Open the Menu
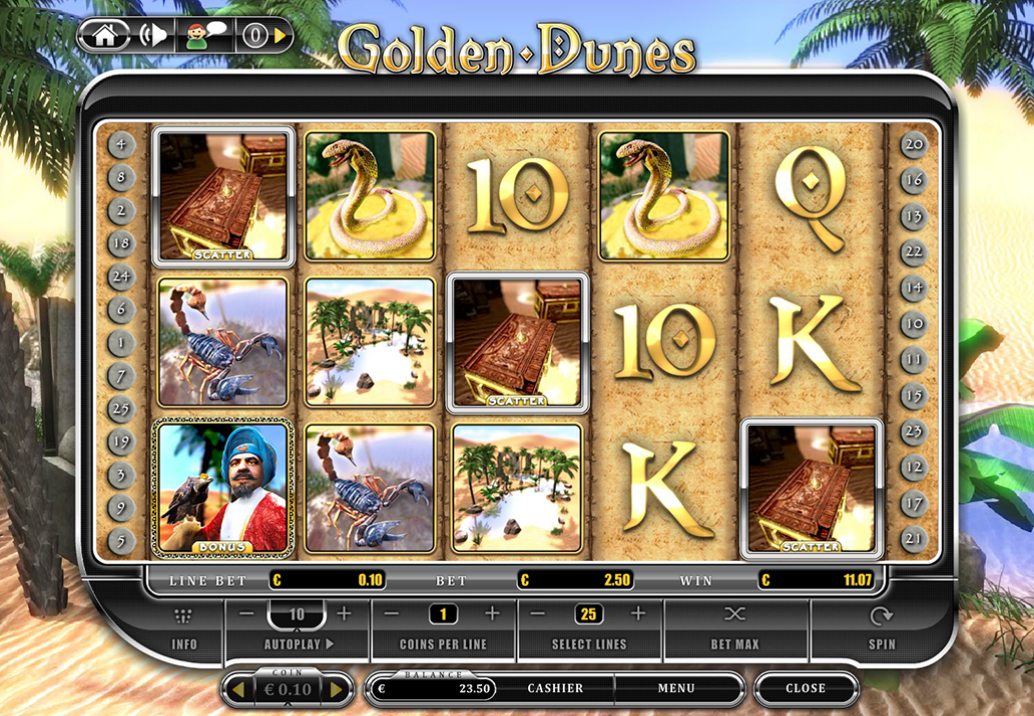Image resolution: width=1034 pixels, height=716 pixels. (676, 688)
